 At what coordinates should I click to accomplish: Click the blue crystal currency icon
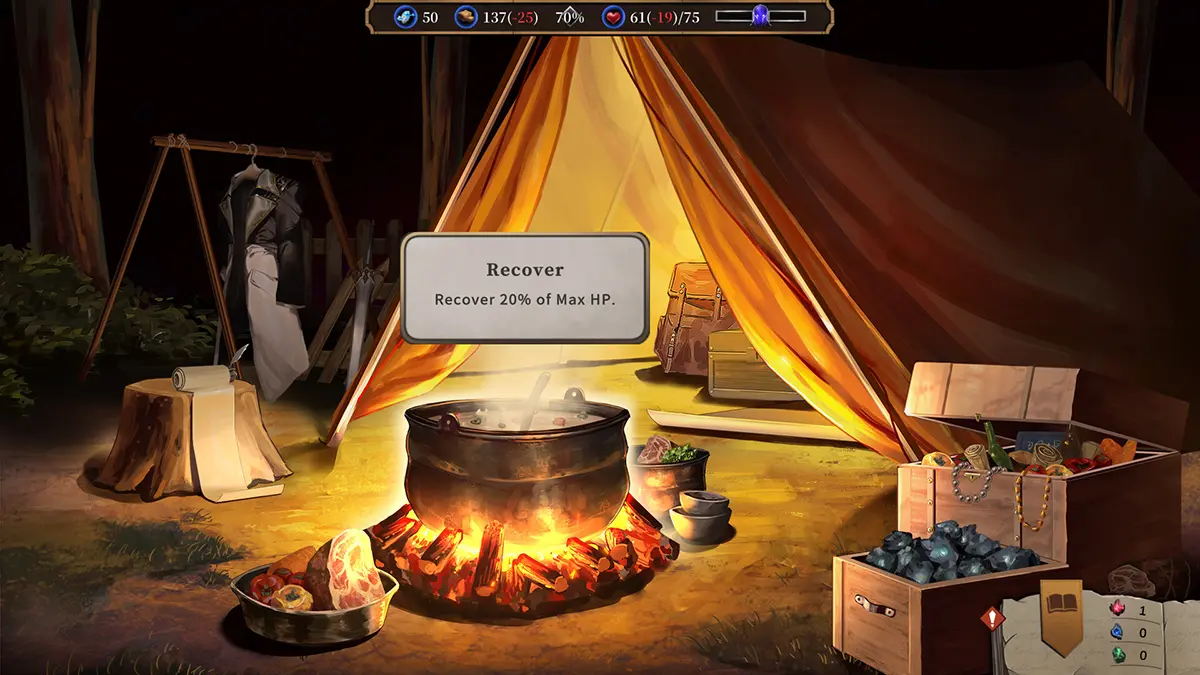(405, 17)
